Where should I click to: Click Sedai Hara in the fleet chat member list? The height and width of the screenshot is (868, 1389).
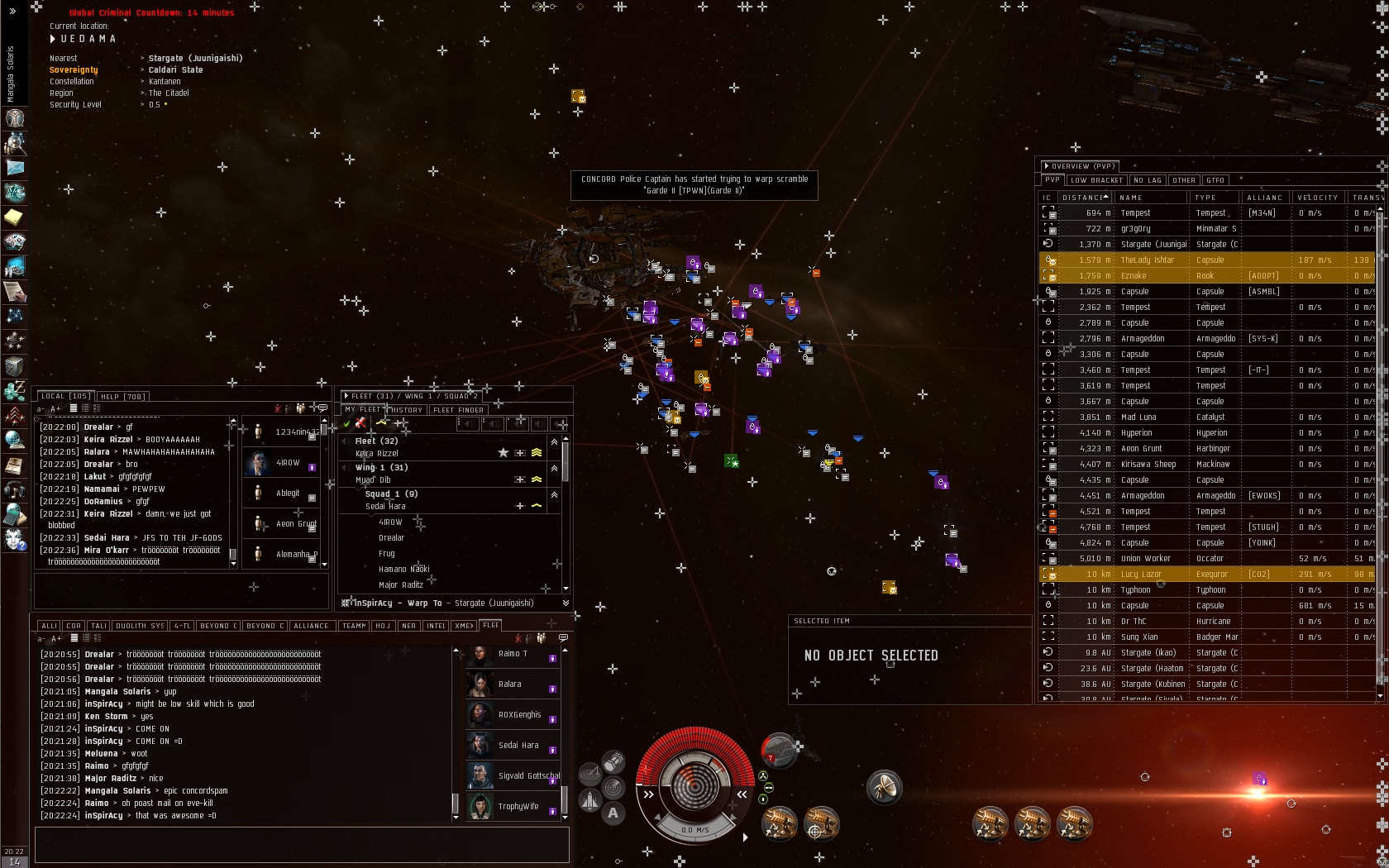(x=518, y=746)
